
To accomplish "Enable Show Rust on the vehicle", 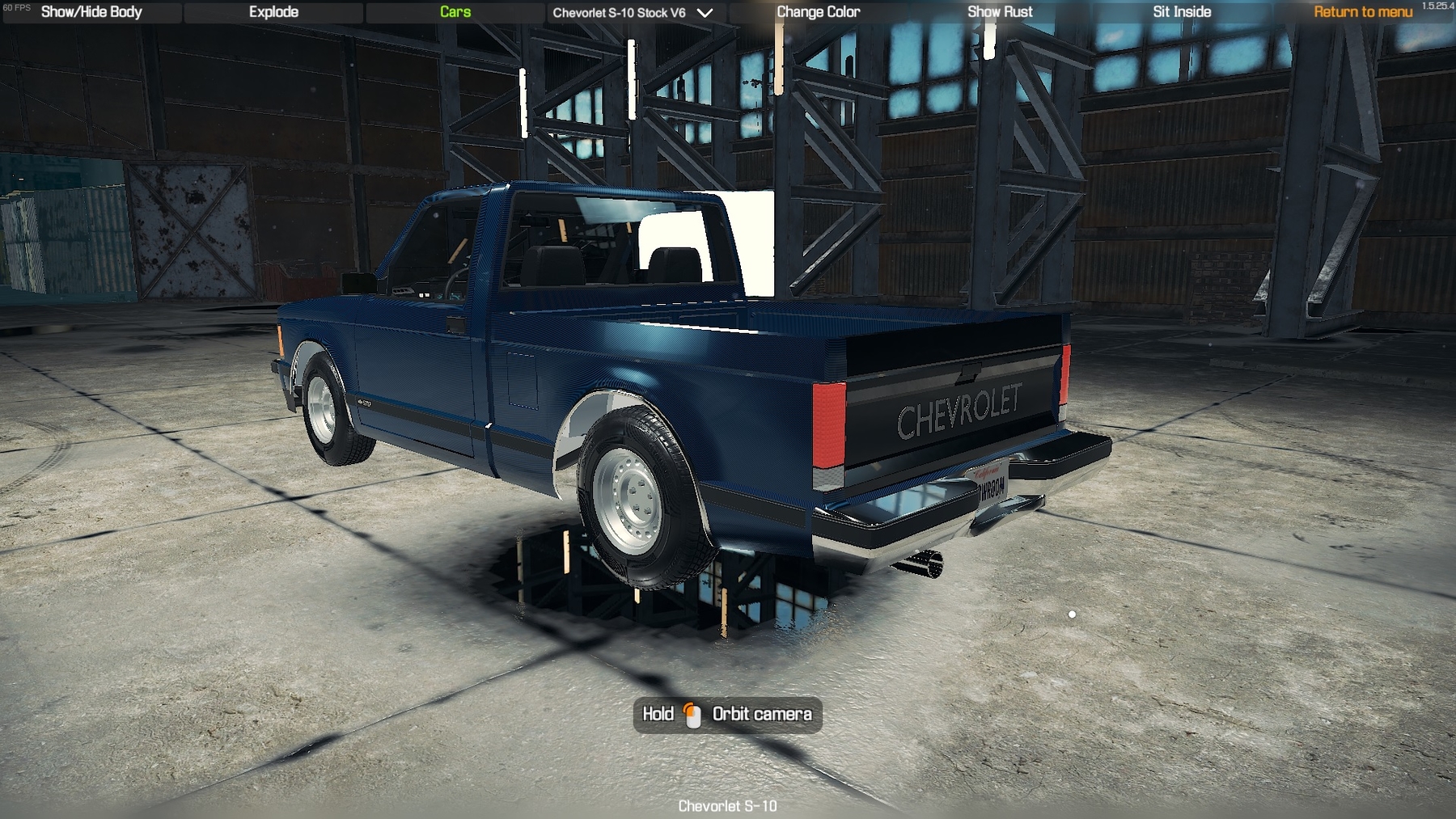I will point(1000,12).
